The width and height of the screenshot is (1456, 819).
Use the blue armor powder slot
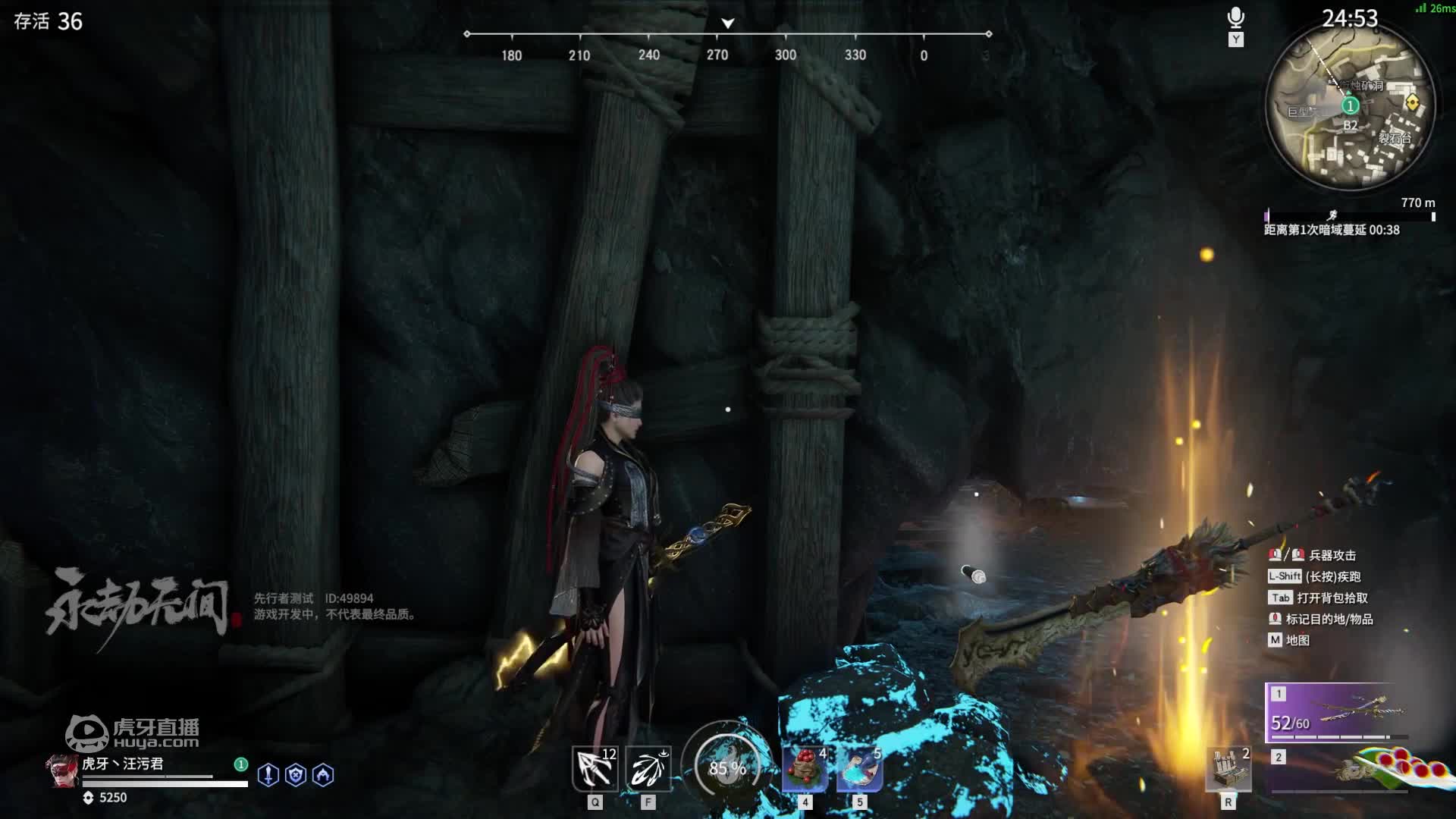pos(859,769)
